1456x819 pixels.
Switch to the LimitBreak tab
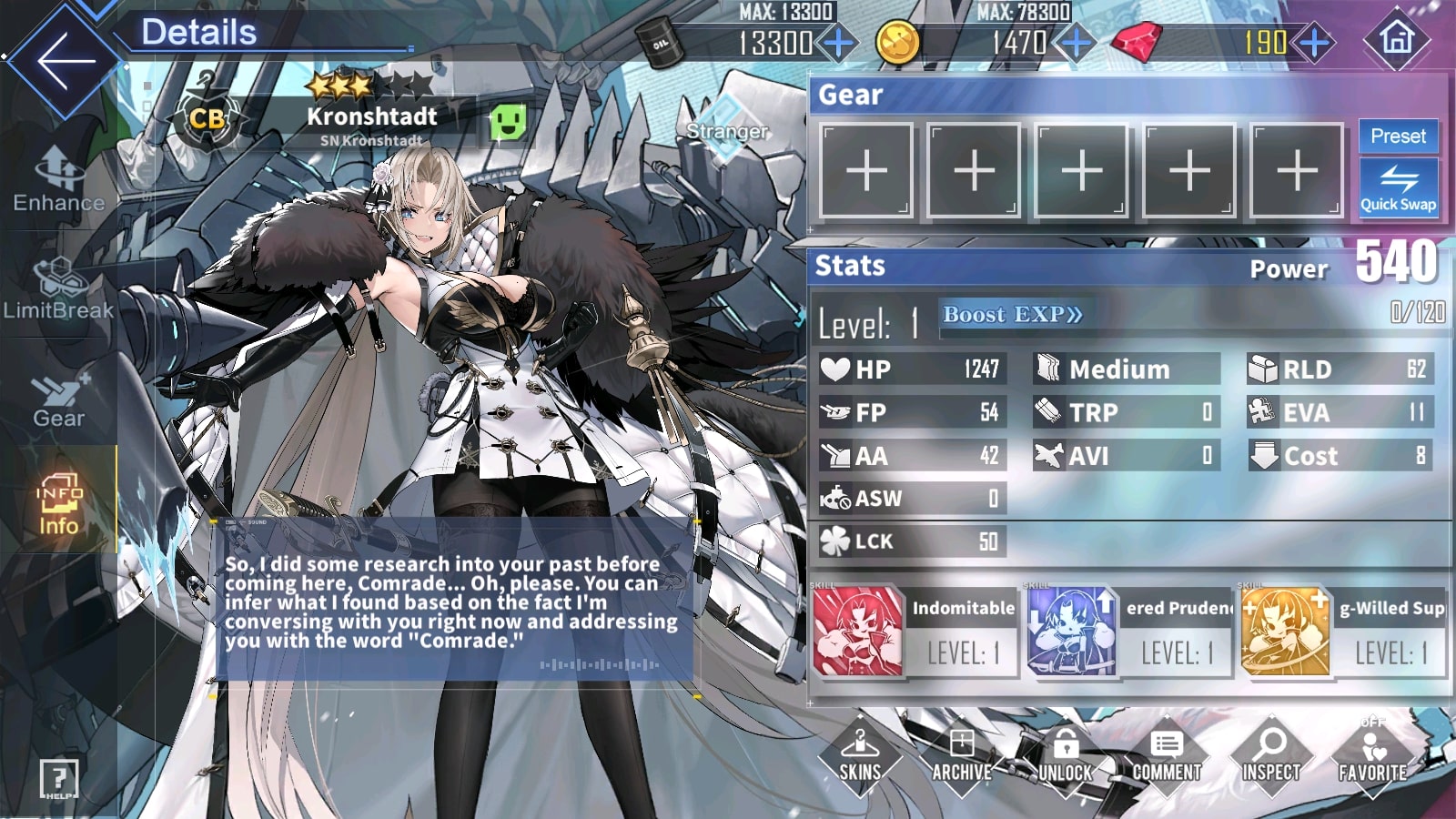[59, 288]
